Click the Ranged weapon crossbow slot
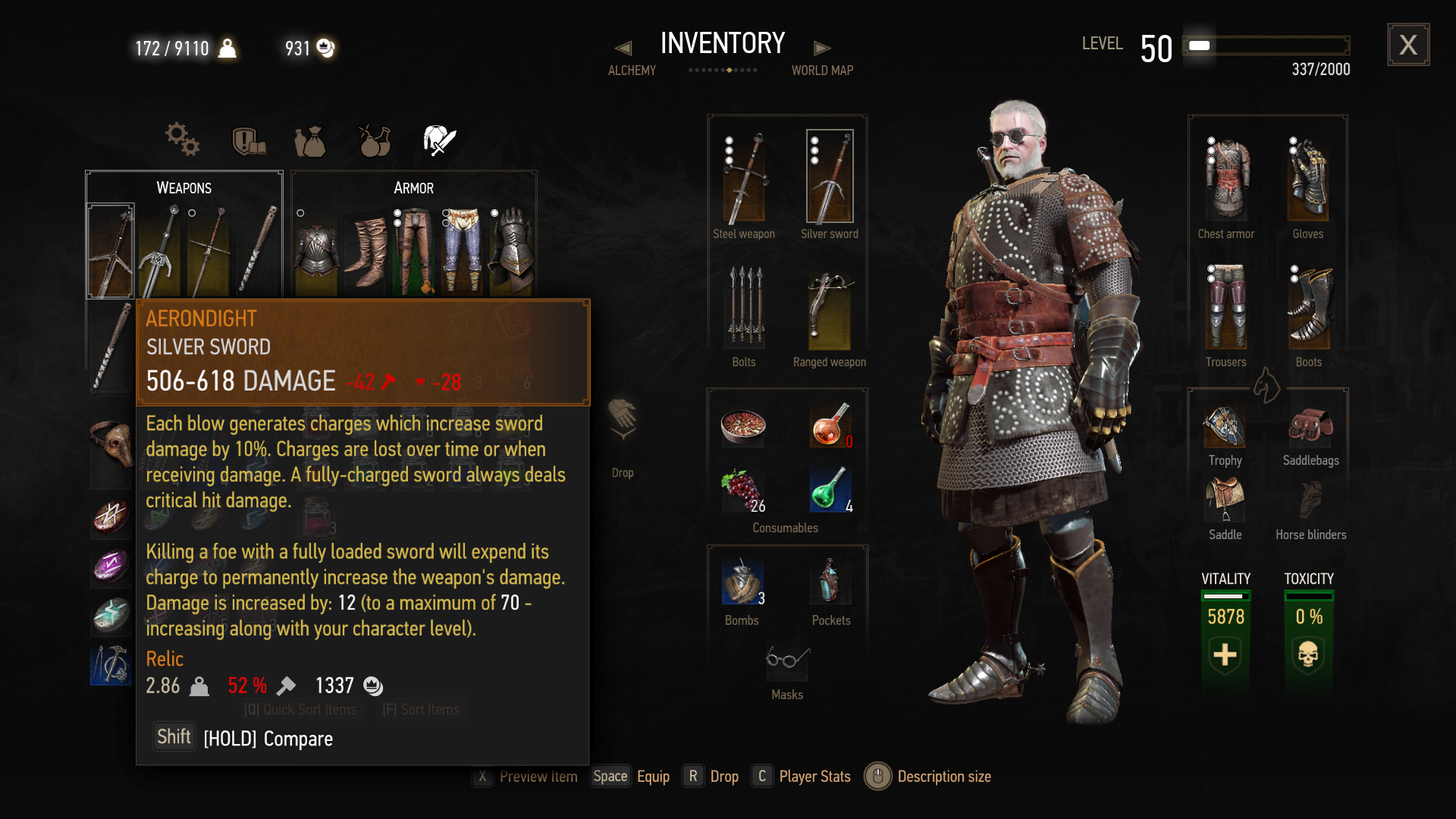 click(830, 309)
